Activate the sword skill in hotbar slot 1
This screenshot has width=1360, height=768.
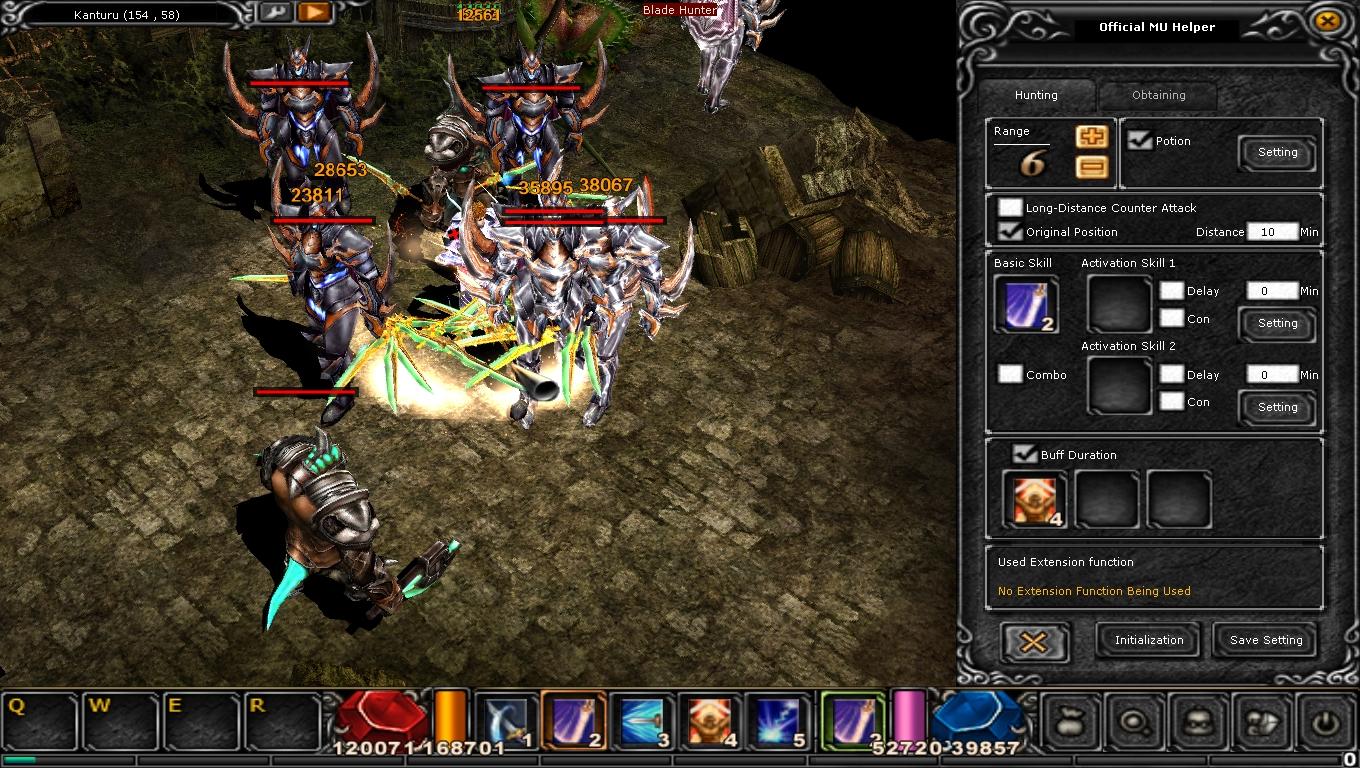point(506,720)
